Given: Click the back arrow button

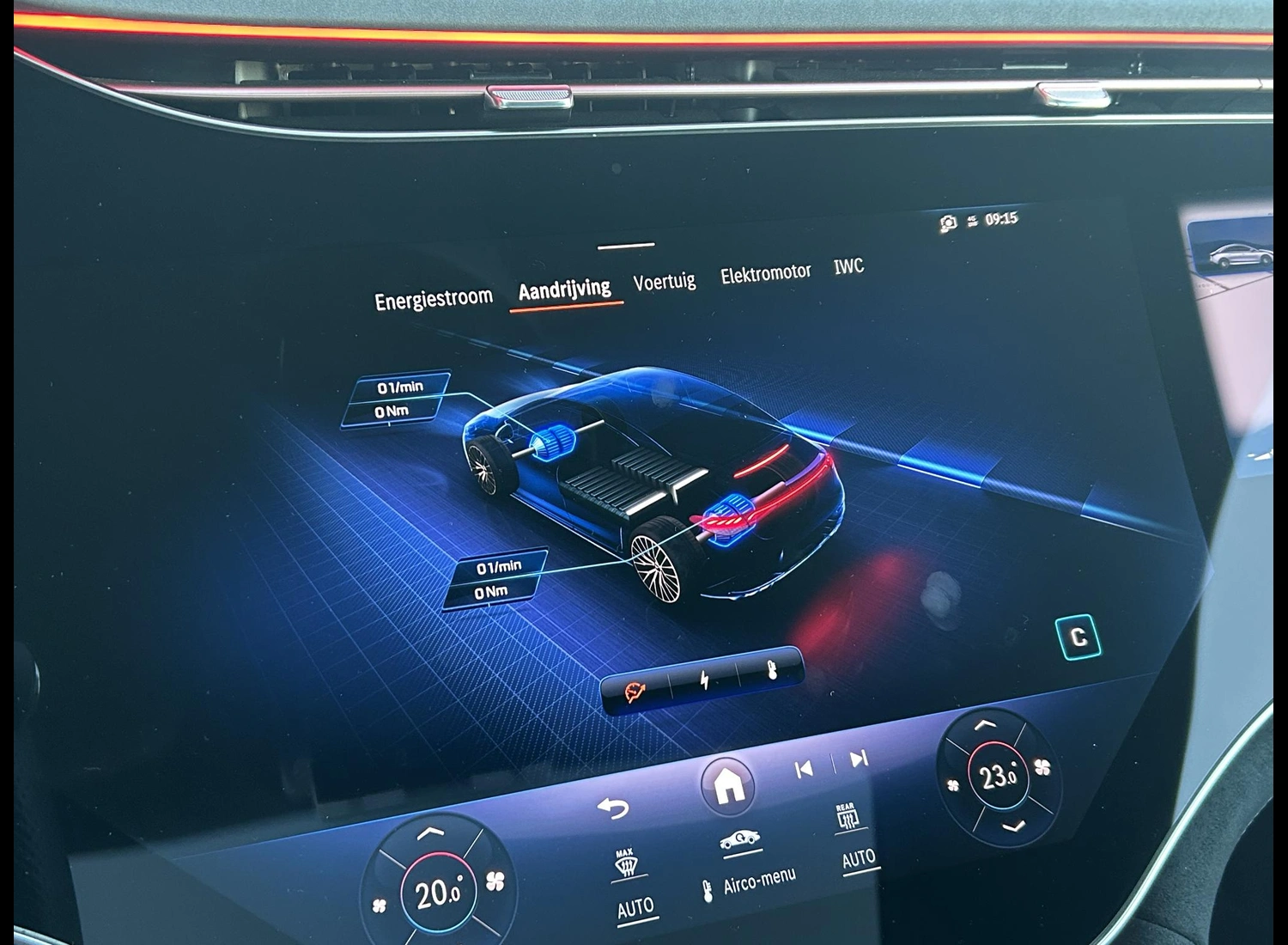Looking at the screenshot, I should [613, 808].
